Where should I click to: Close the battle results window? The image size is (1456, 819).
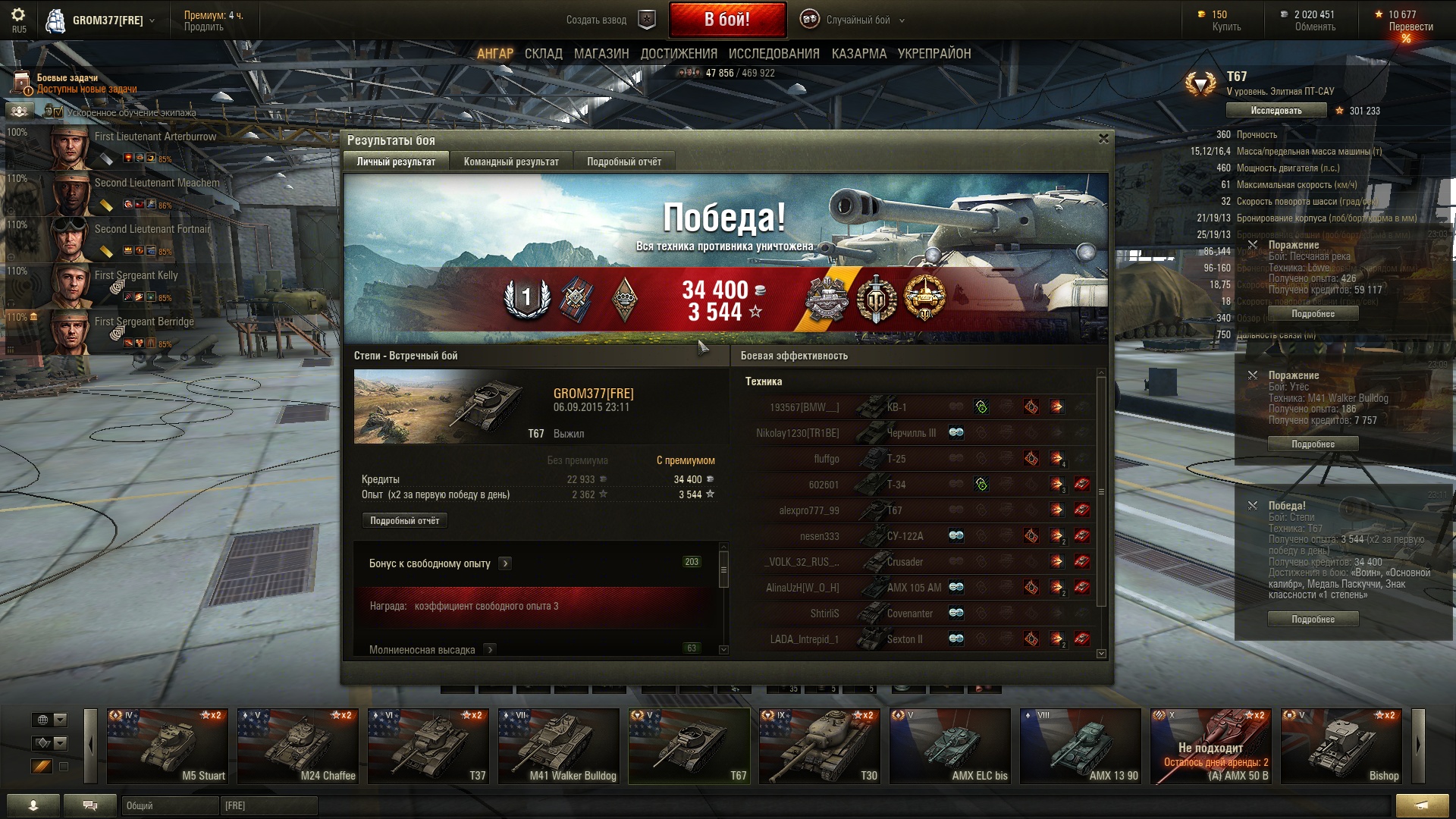(1103, 139)
